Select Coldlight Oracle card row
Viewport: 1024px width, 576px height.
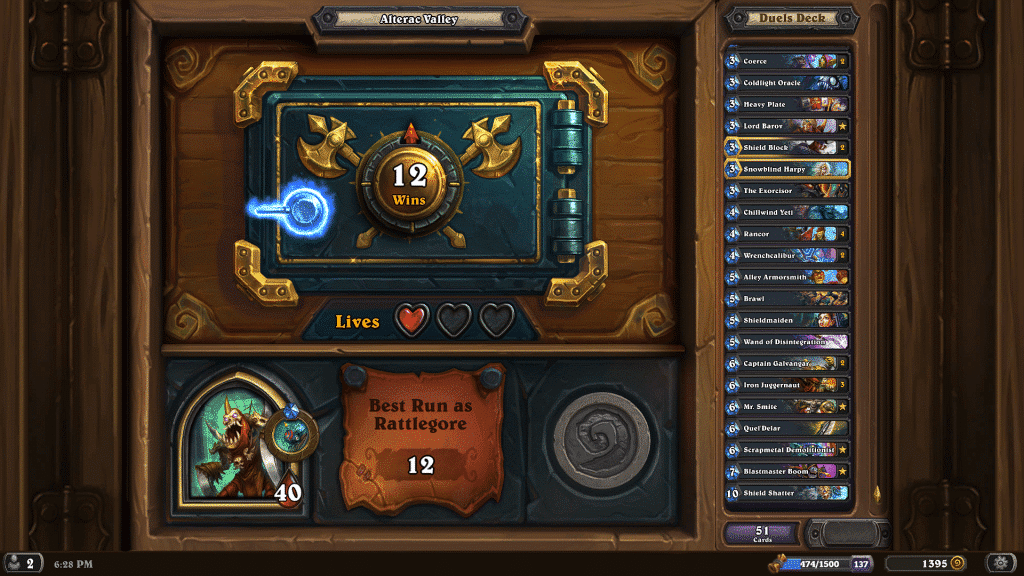point(788,83)
